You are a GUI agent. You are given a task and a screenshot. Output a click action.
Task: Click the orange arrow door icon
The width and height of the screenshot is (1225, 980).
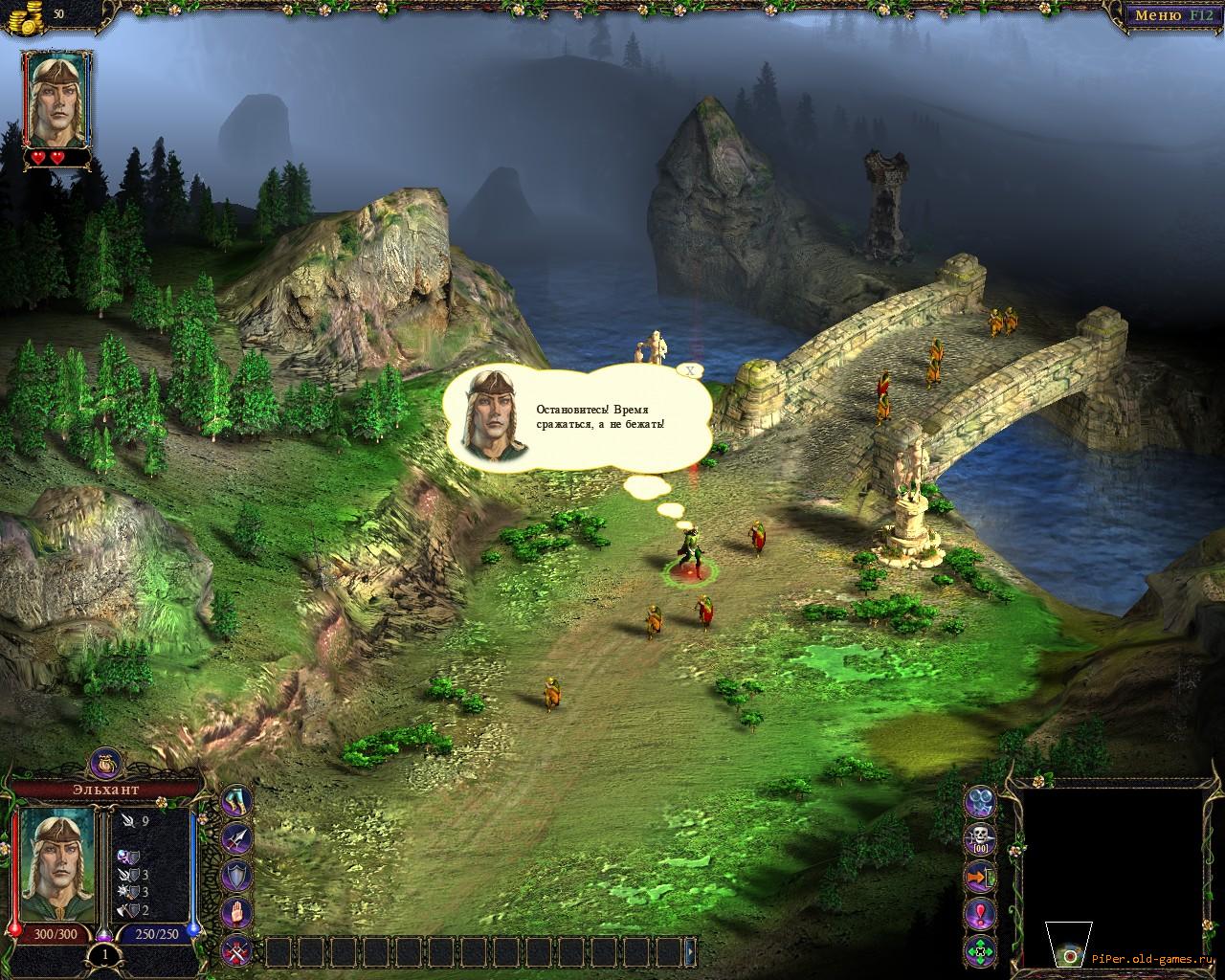tap(981, 877)
